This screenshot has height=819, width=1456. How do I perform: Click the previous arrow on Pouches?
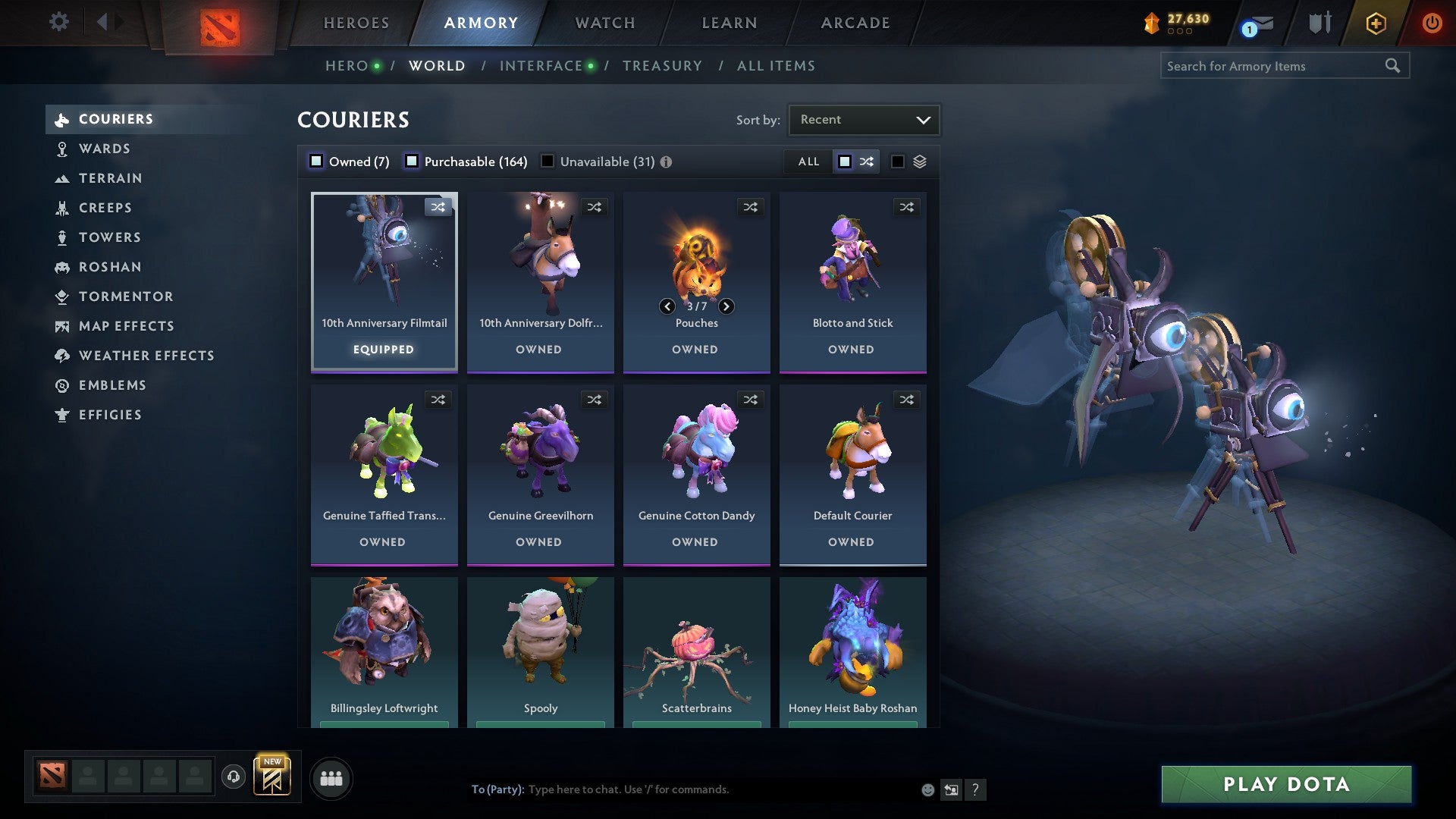(x=667, y=306)
